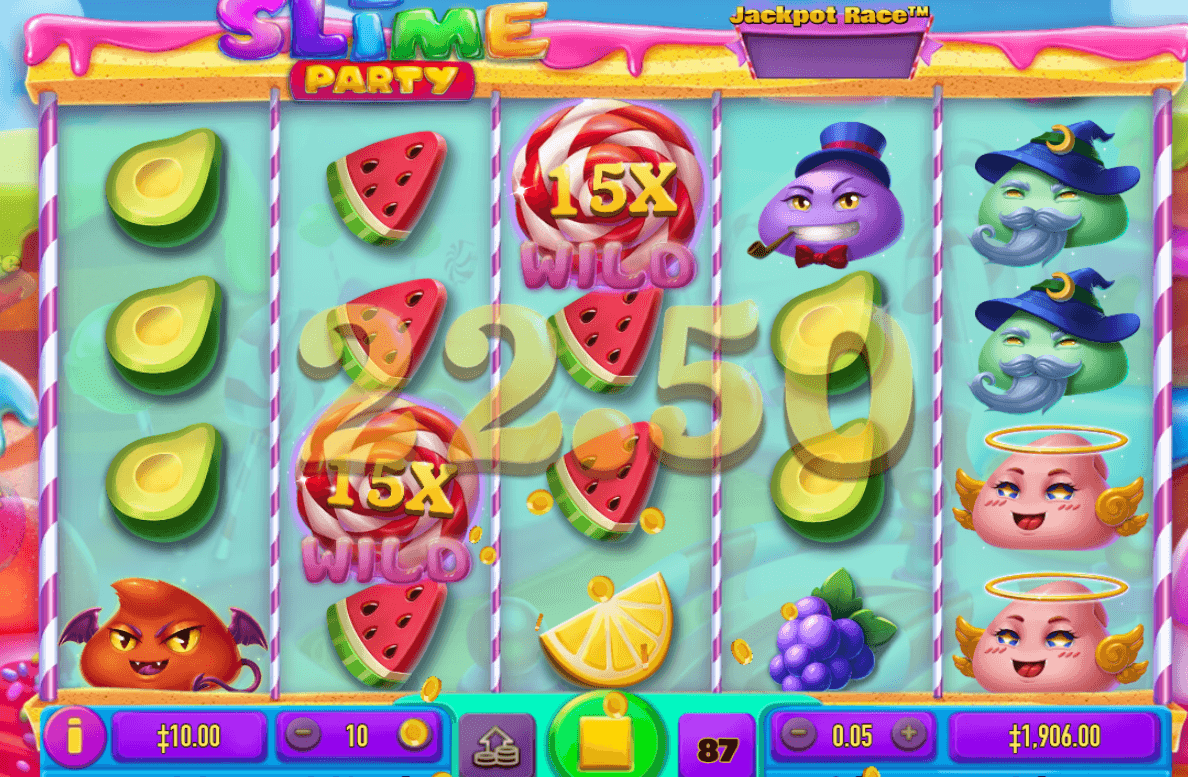The height and width of the screenshot is (777, 1188).
Task: Click the 87 autospin counter
Action: tap(717, 747)
